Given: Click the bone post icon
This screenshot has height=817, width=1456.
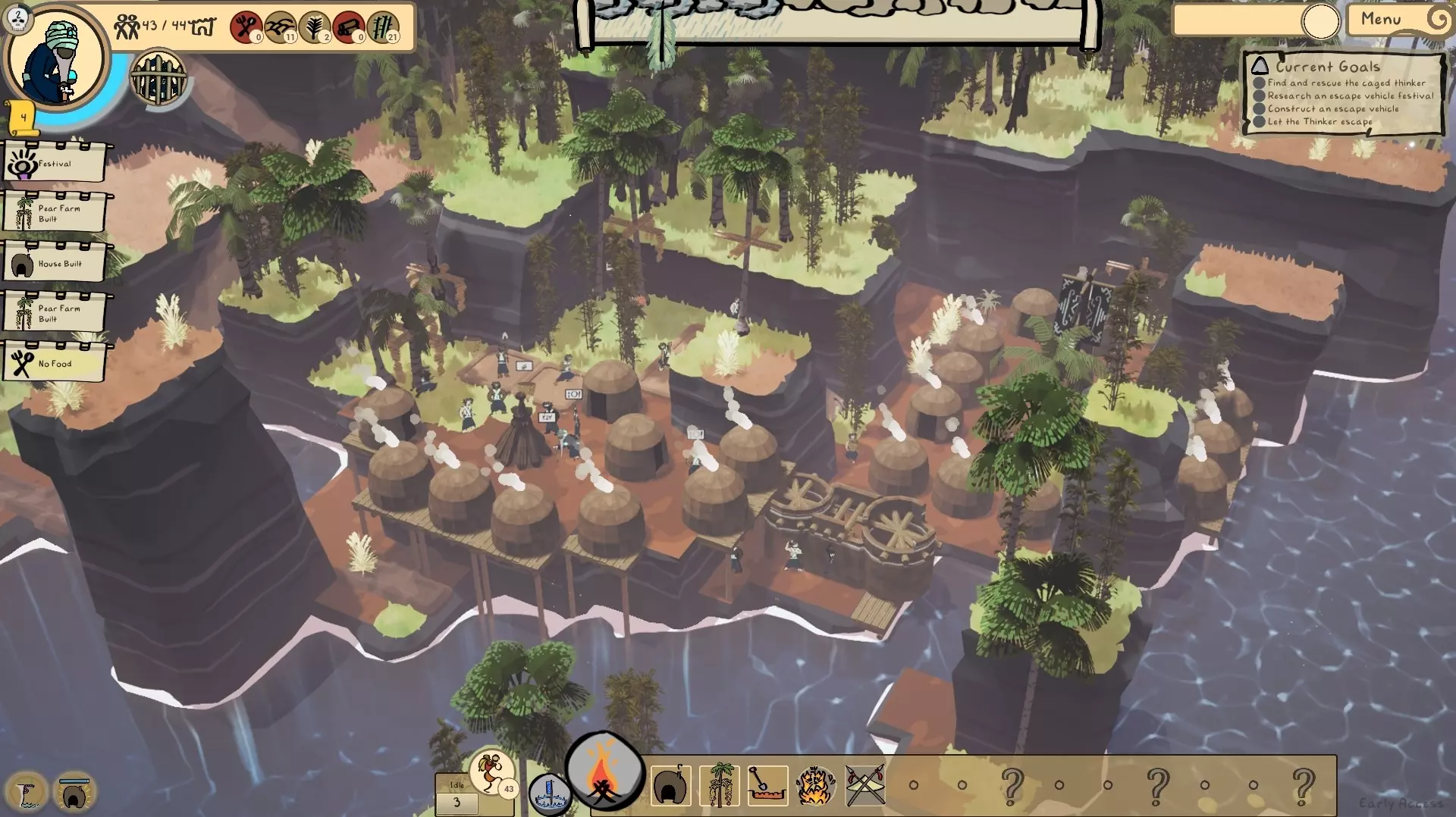Looking at the screenshot, I should (x=27, y=793).
